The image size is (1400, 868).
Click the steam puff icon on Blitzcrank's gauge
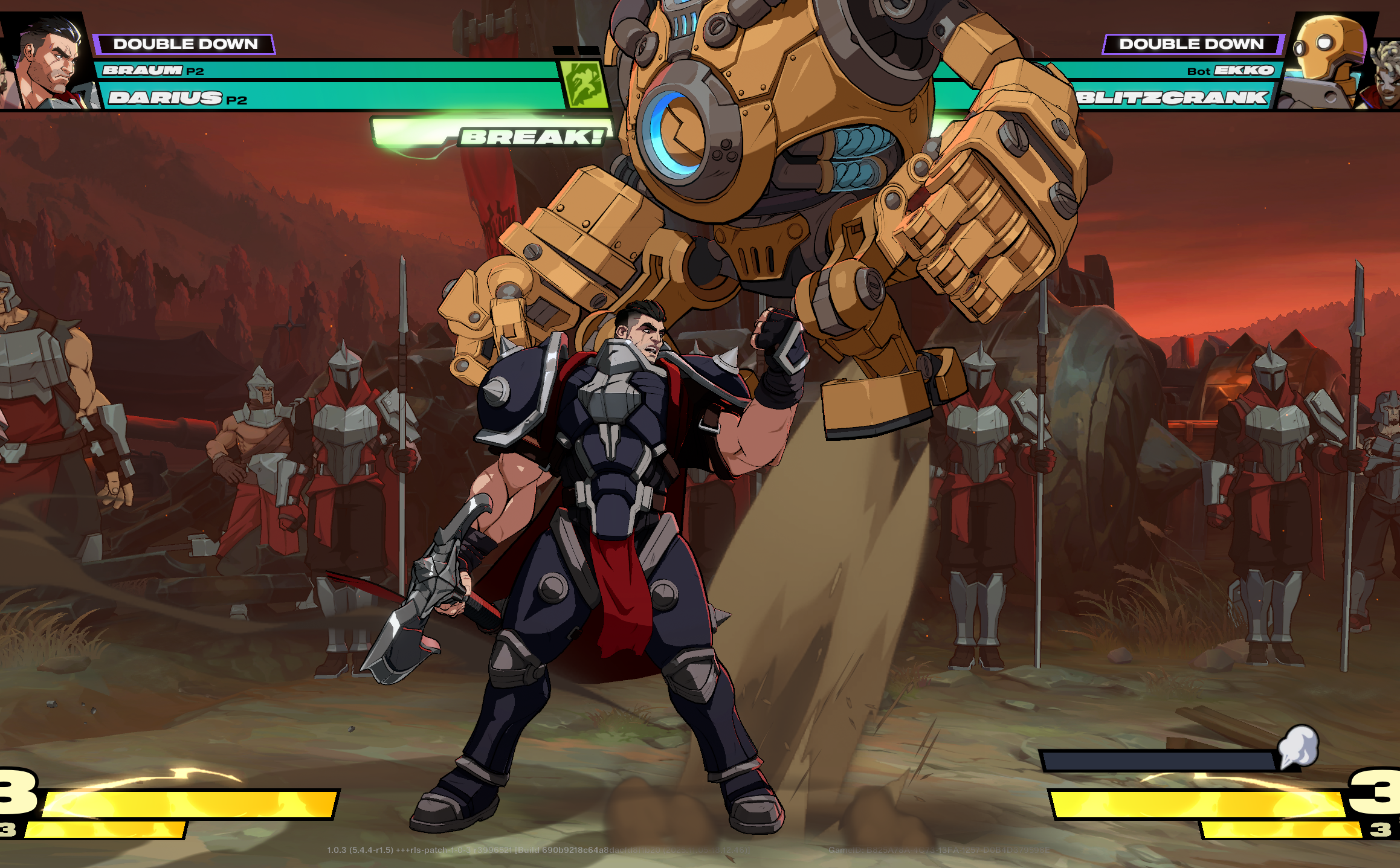(1298, 746)
